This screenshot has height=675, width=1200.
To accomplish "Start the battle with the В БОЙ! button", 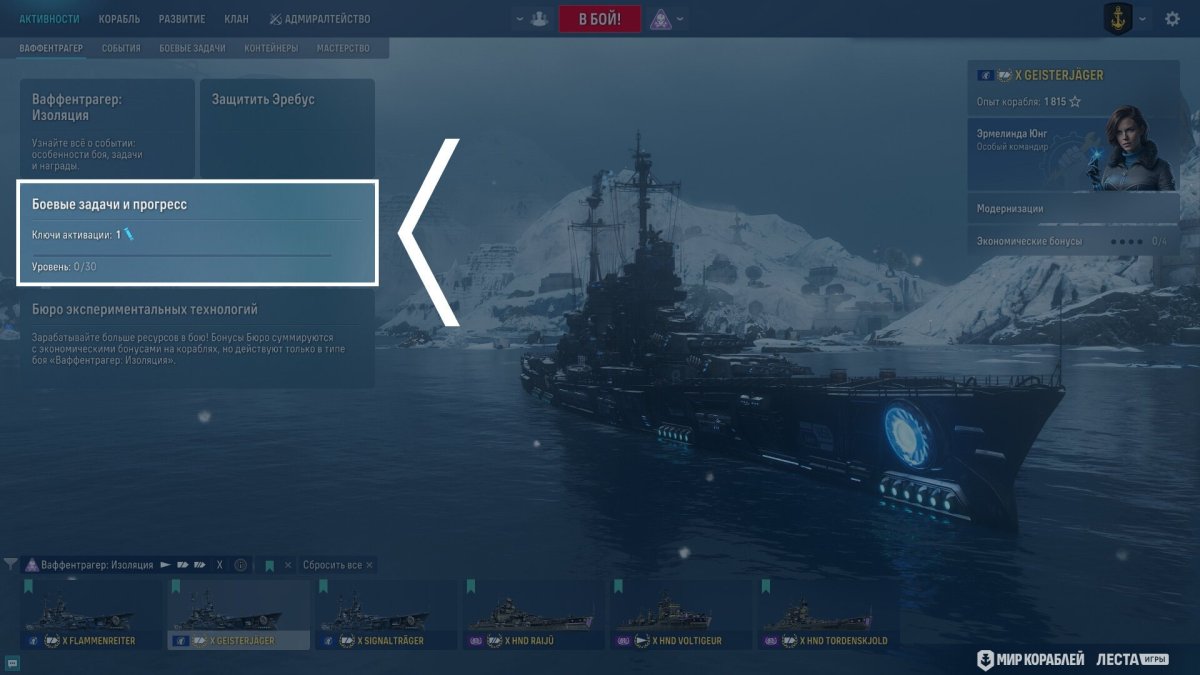I will click(x=599, y=19).
